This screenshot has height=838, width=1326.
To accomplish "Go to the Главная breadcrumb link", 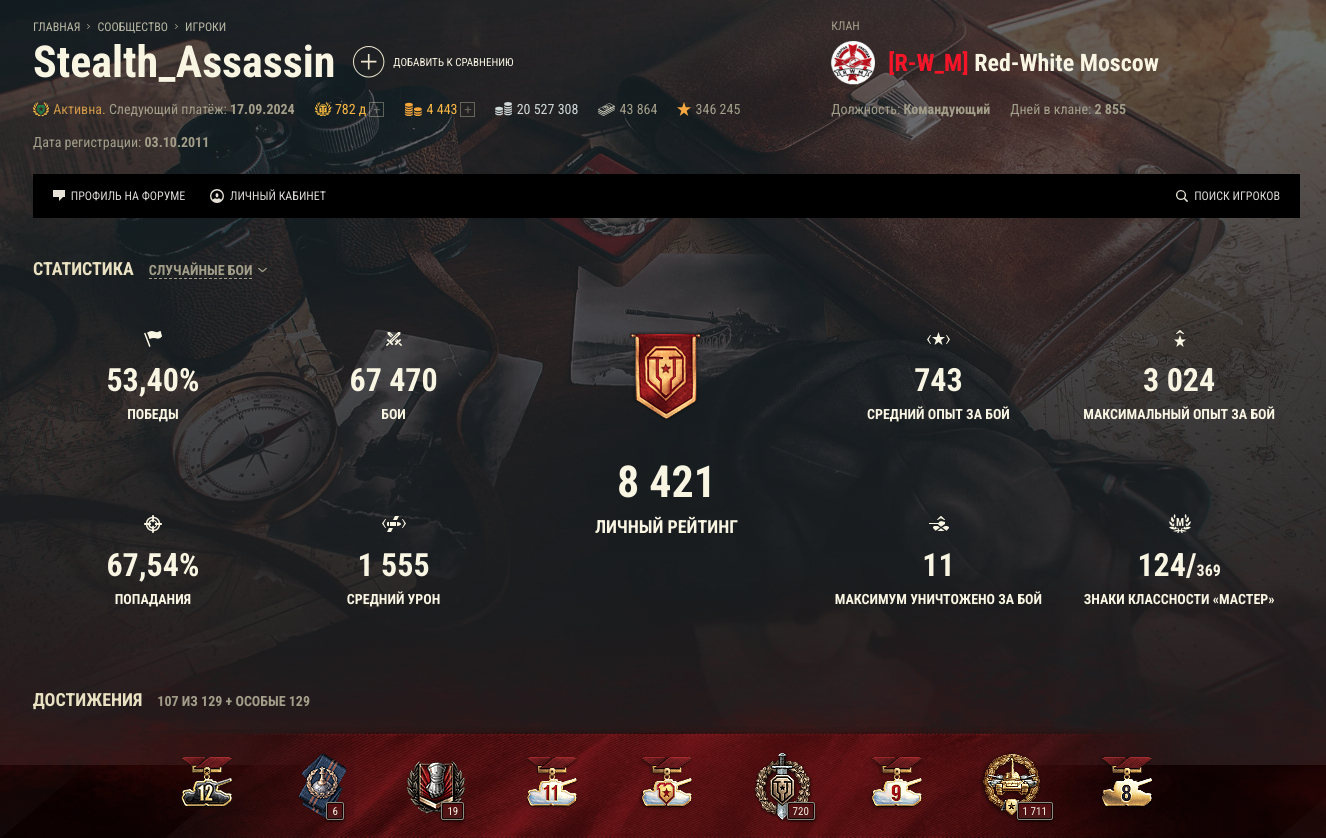I will (x=56, y=27).
